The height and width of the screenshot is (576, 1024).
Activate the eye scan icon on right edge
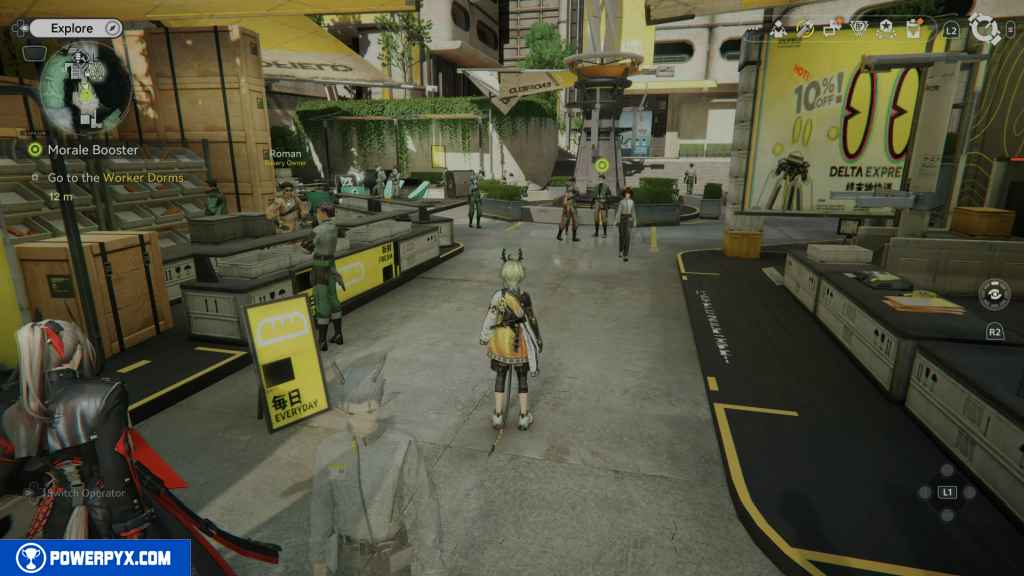point(994,293)
